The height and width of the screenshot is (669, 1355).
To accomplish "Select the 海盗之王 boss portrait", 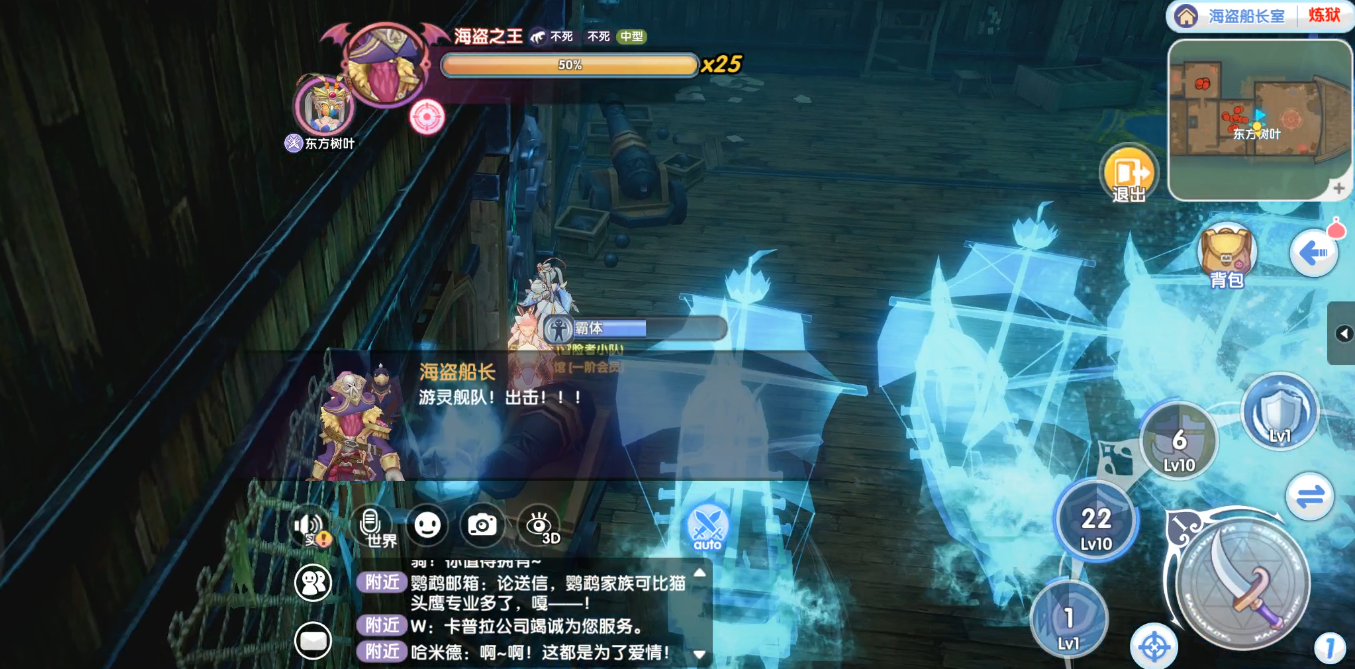I will pyautogui.click(x=382, y=64).
